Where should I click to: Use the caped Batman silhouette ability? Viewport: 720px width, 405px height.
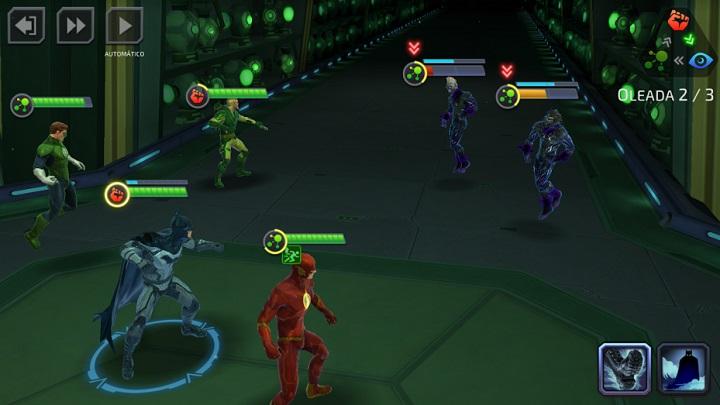684,368
